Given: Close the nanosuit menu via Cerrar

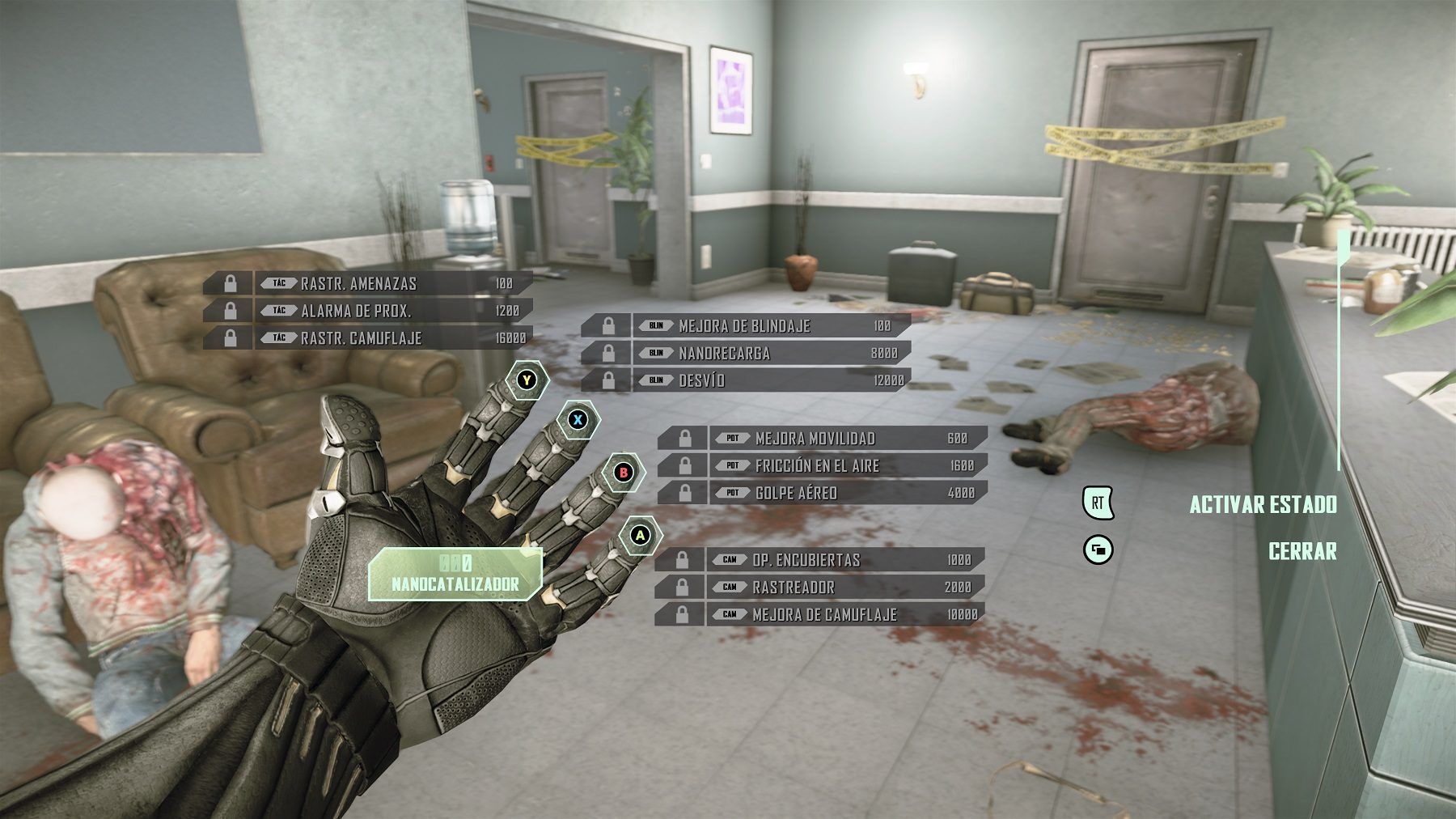Looking at the screenshot, I should (x=1302, y=551).
